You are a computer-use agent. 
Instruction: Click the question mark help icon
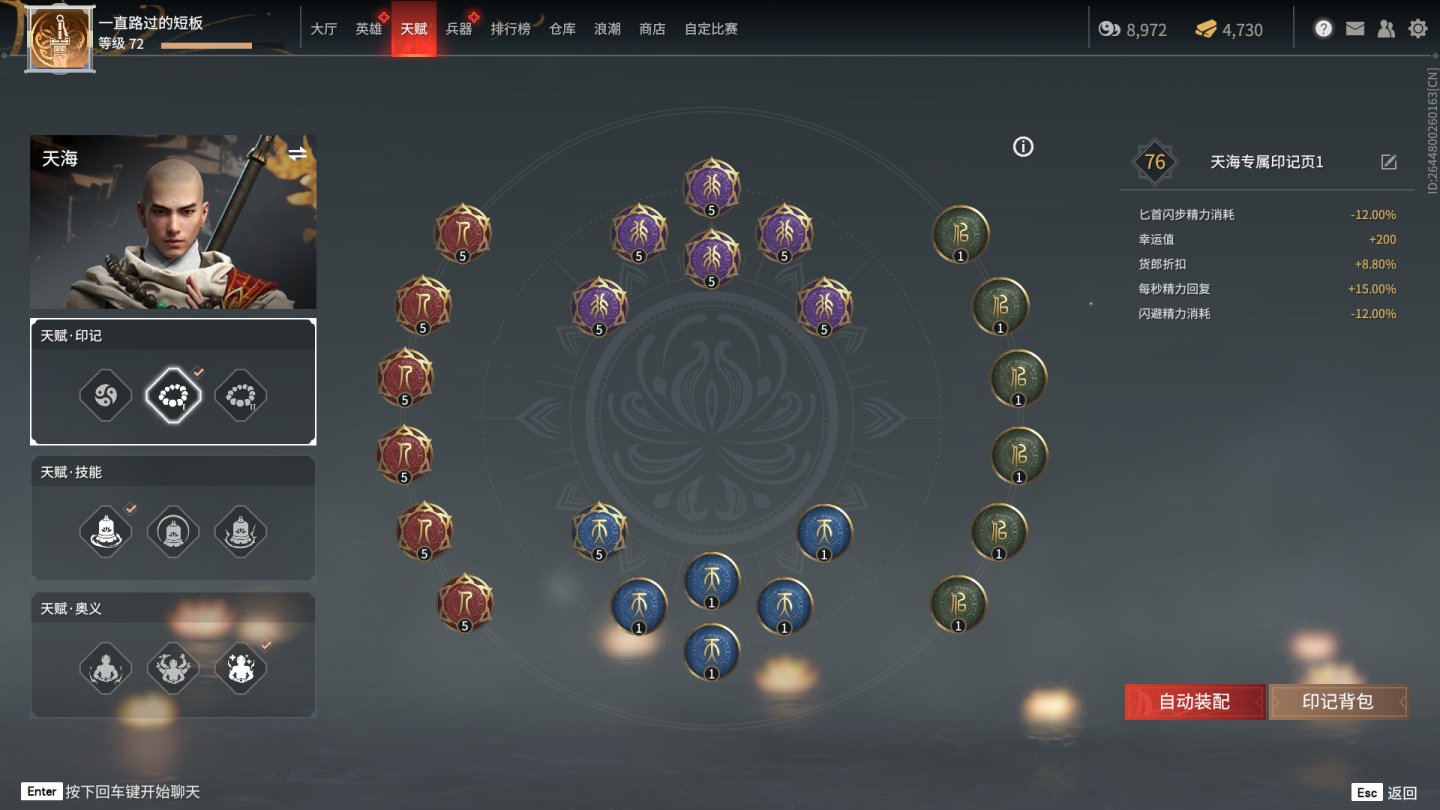click(x=1323, y=29)
